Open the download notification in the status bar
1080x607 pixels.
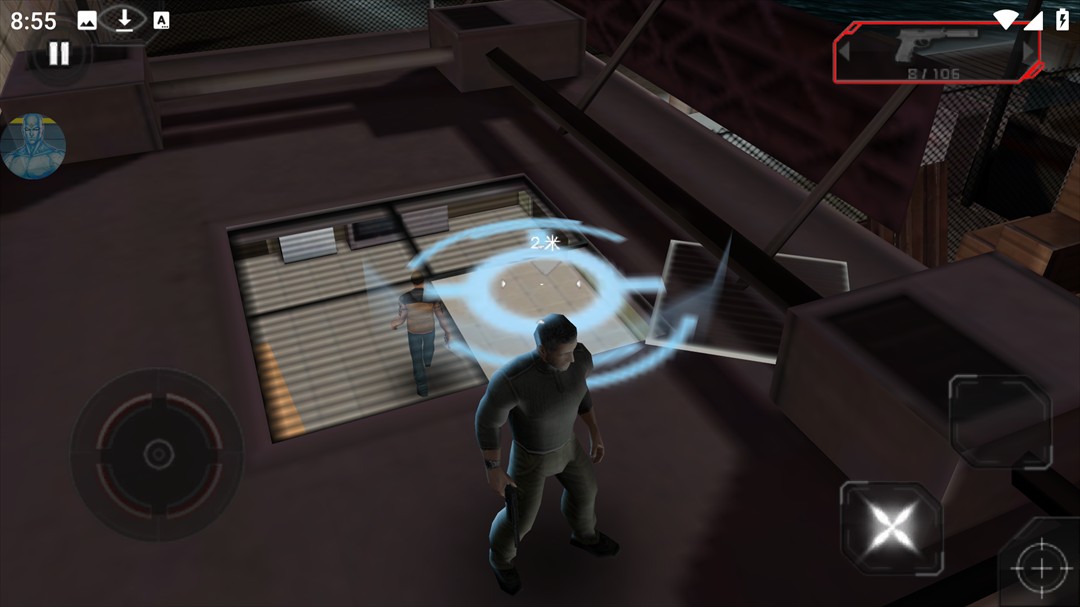[x=124, y=20]
